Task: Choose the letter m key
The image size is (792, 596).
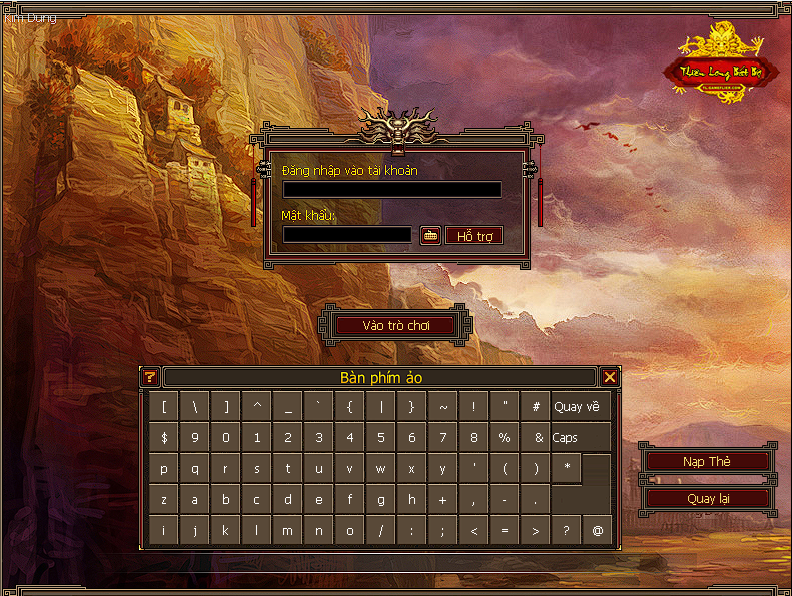Action: coord(288,531)
